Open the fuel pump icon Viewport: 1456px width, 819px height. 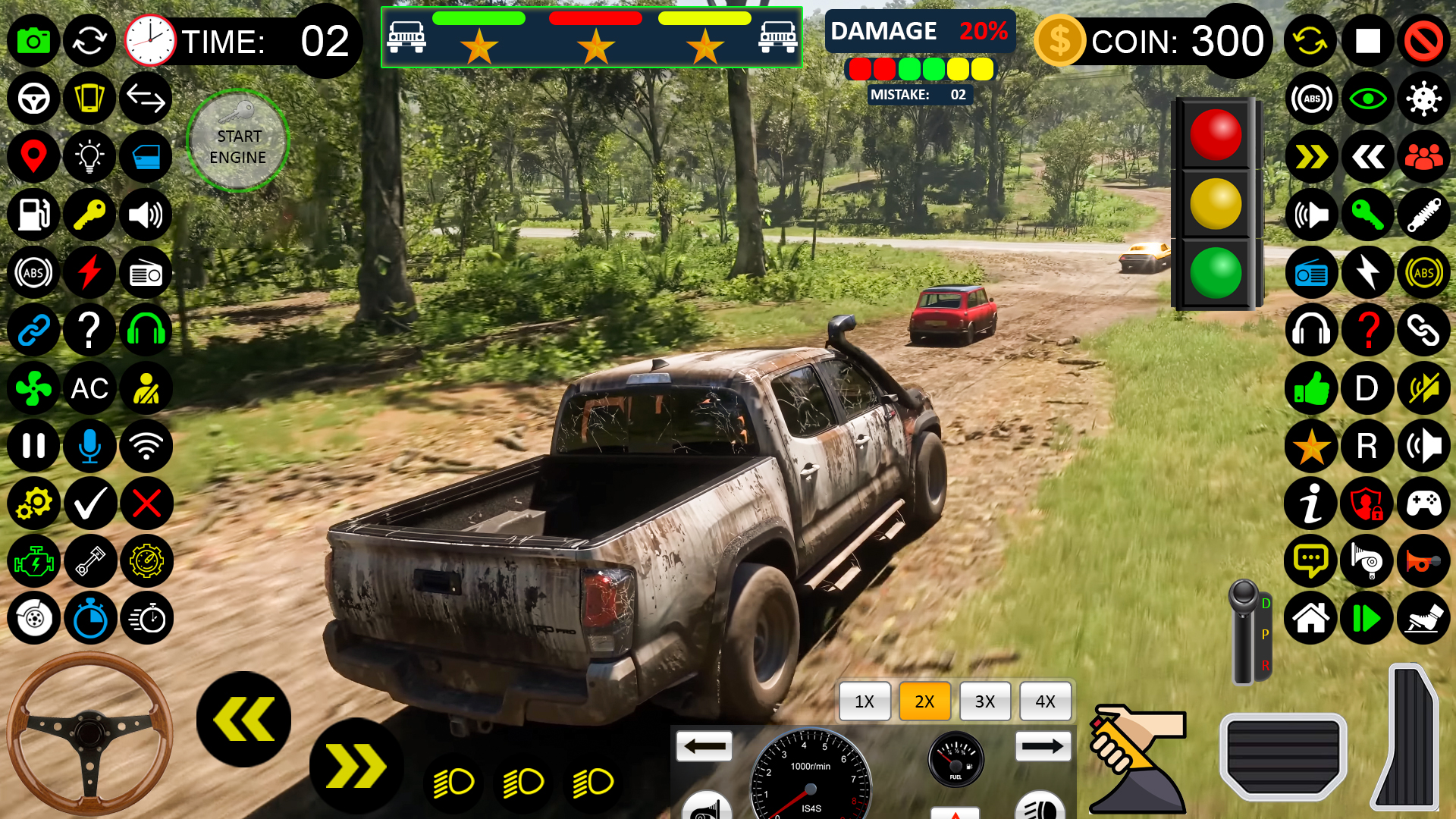pyautogui.click(x=33, y=215)
